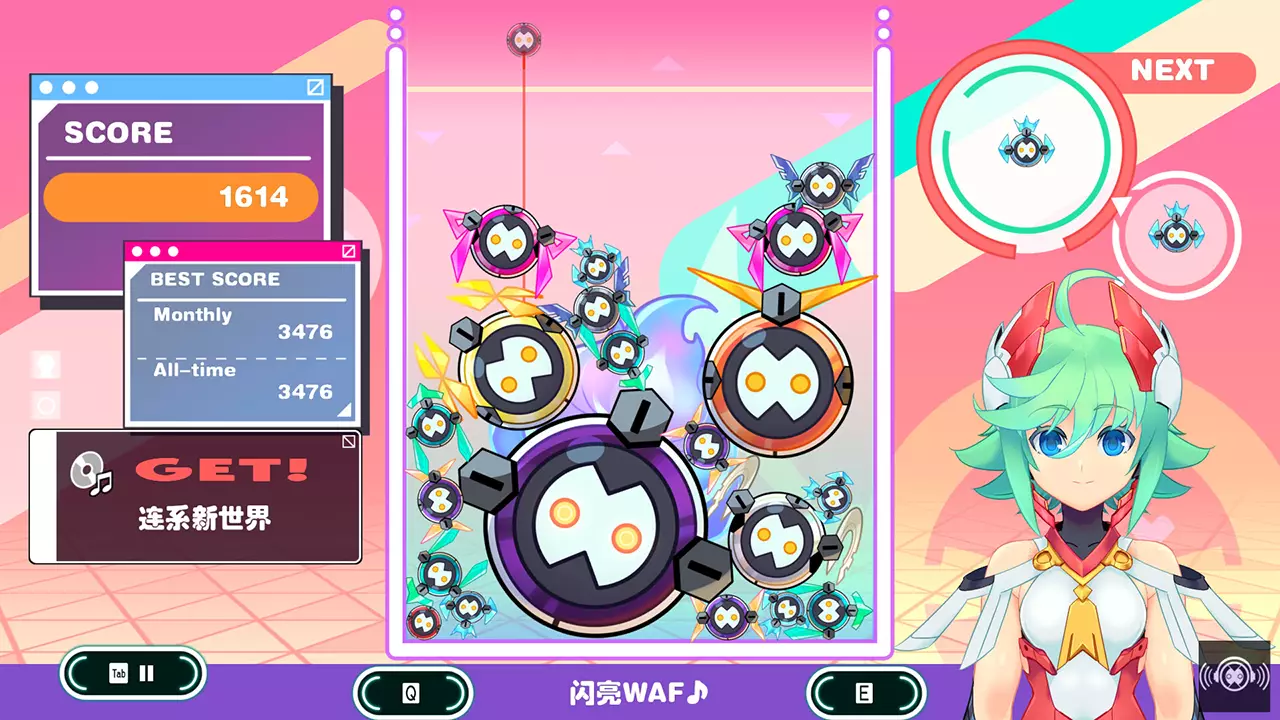Click the speaker icon in the bottom-right corner
This screenshot has height=720, width=1280.
[x=1234, y=675]
